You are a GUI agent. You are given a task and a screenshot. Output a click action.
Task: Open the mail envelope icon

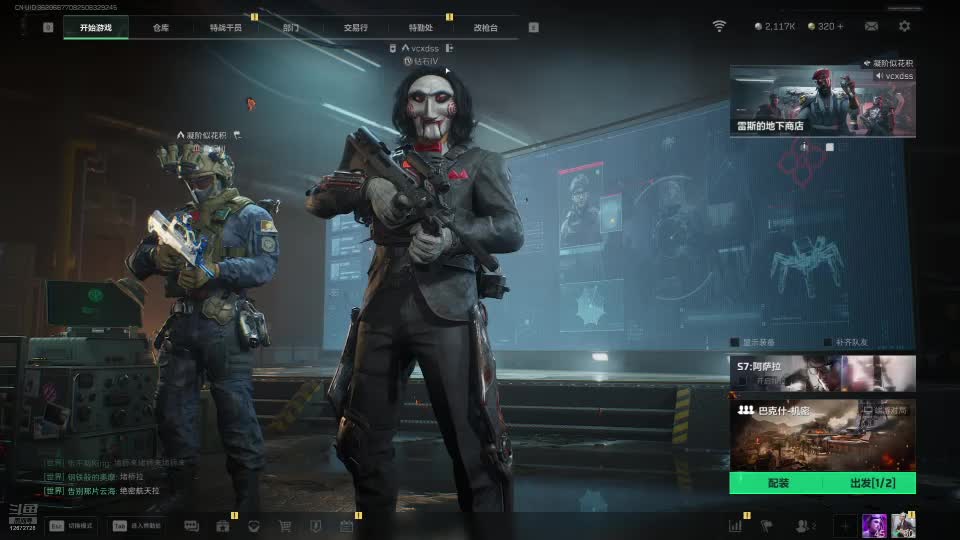coord(871,26)
